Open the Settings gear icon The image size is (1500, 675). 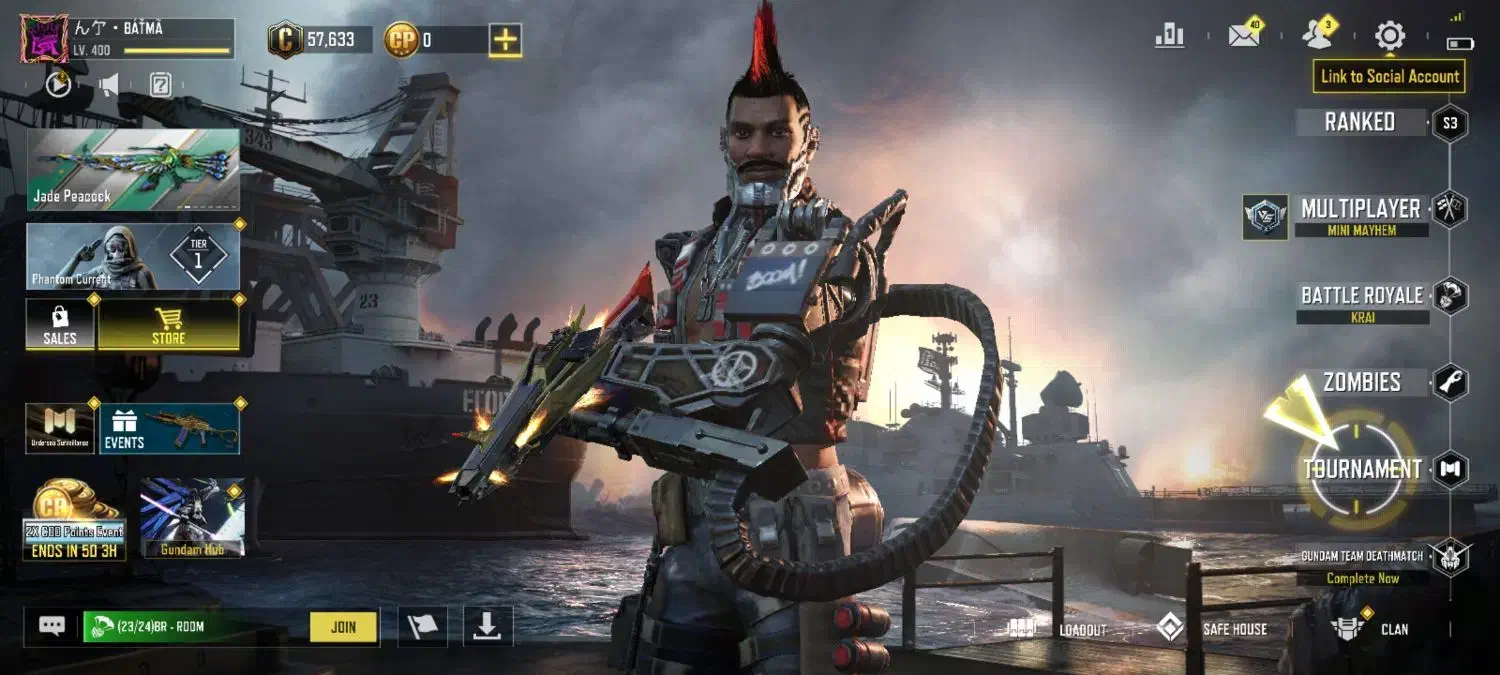pyautogui.click(x=1390, y=36)
